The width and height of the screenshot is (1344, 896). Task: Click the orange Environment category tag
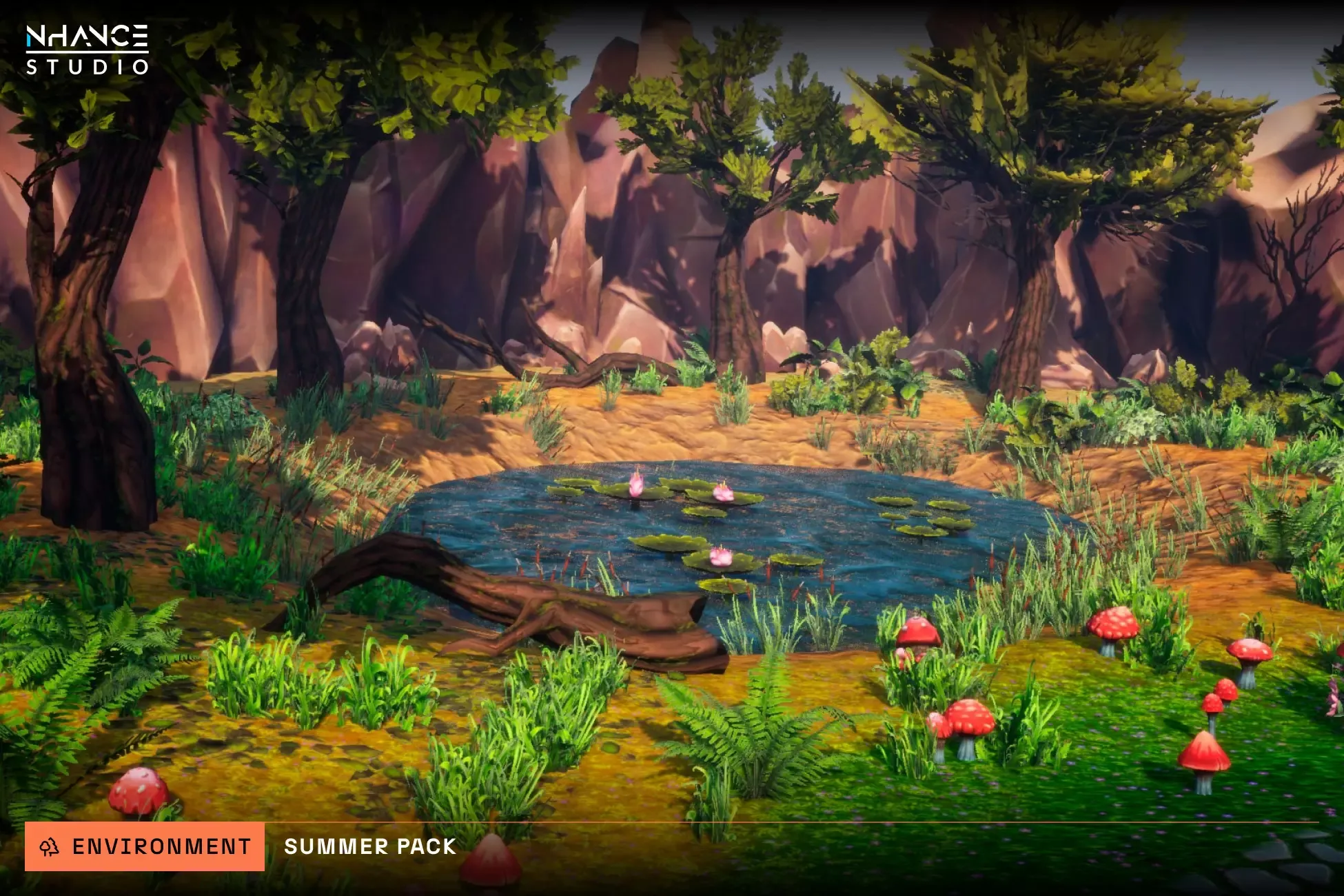tap(145, 846)
